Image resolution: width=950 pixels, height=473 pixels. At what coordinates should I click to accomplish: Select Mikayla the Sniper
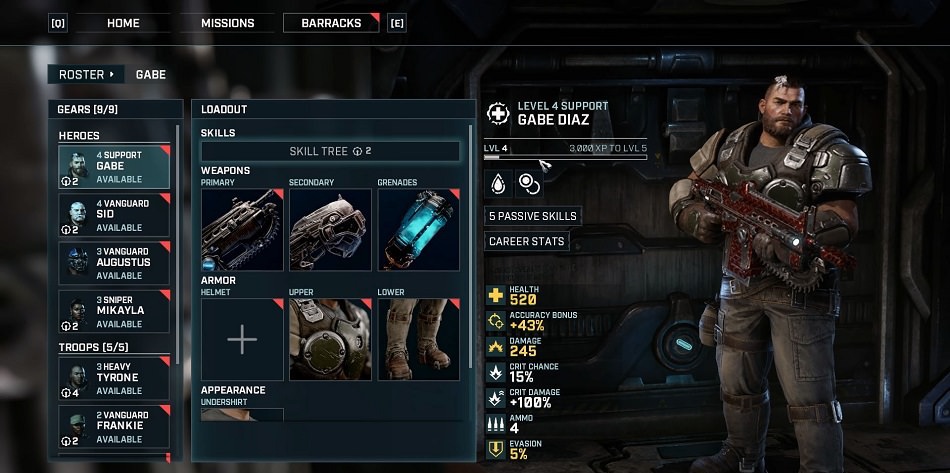coord(114,312)
